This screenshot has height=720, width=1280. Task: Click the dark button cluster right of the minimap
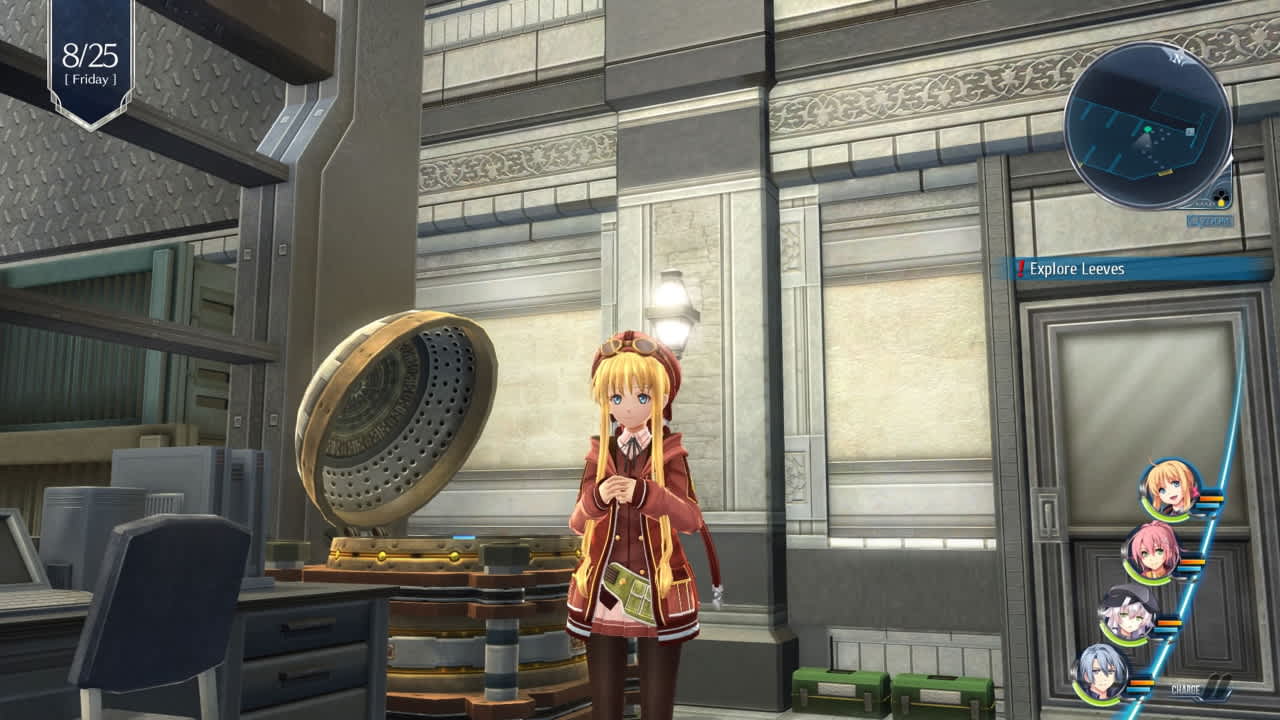pyautogui.click(x=1220, y=193)
